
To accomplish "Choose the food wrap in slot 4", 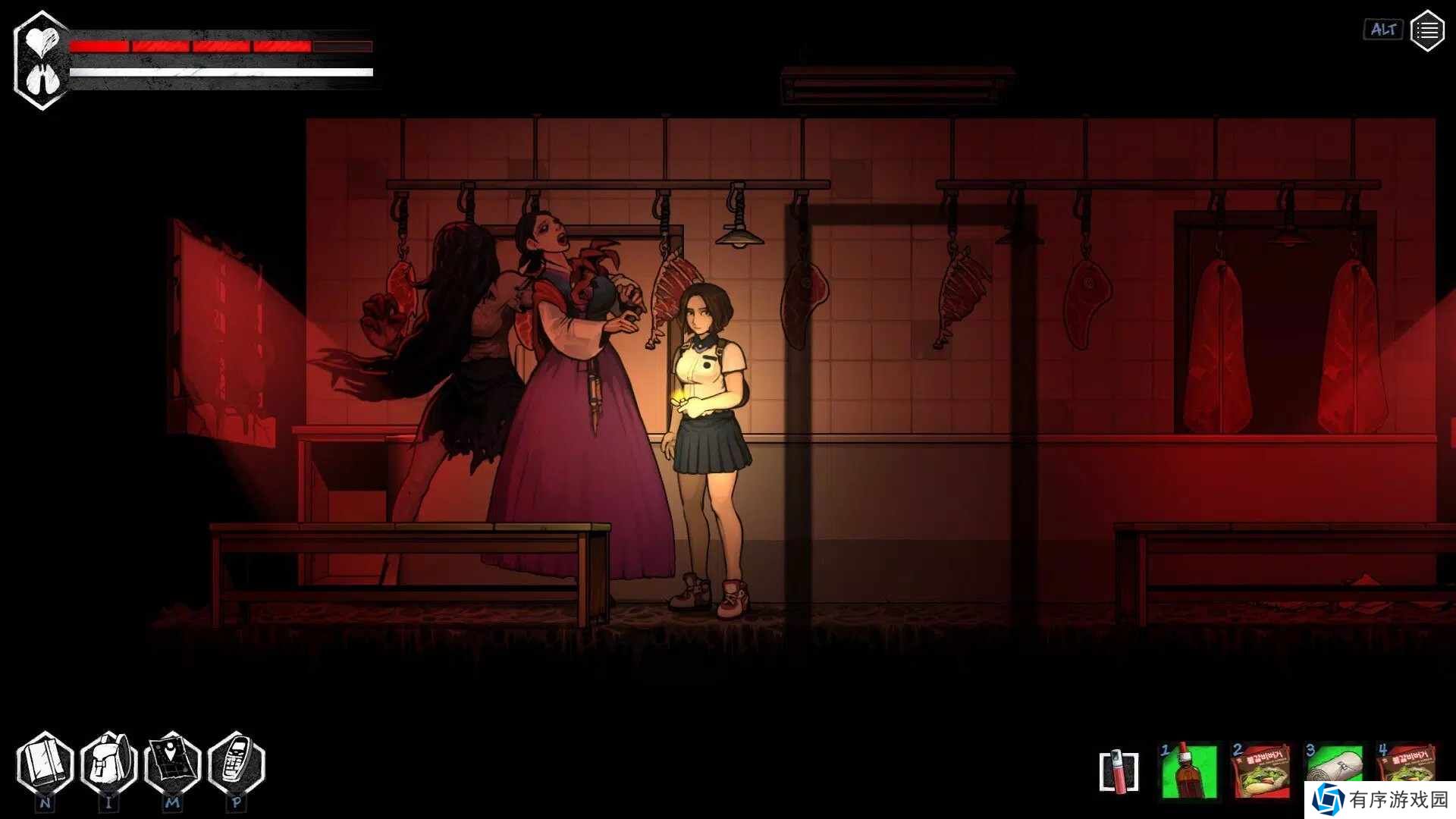I will 1406,764.
